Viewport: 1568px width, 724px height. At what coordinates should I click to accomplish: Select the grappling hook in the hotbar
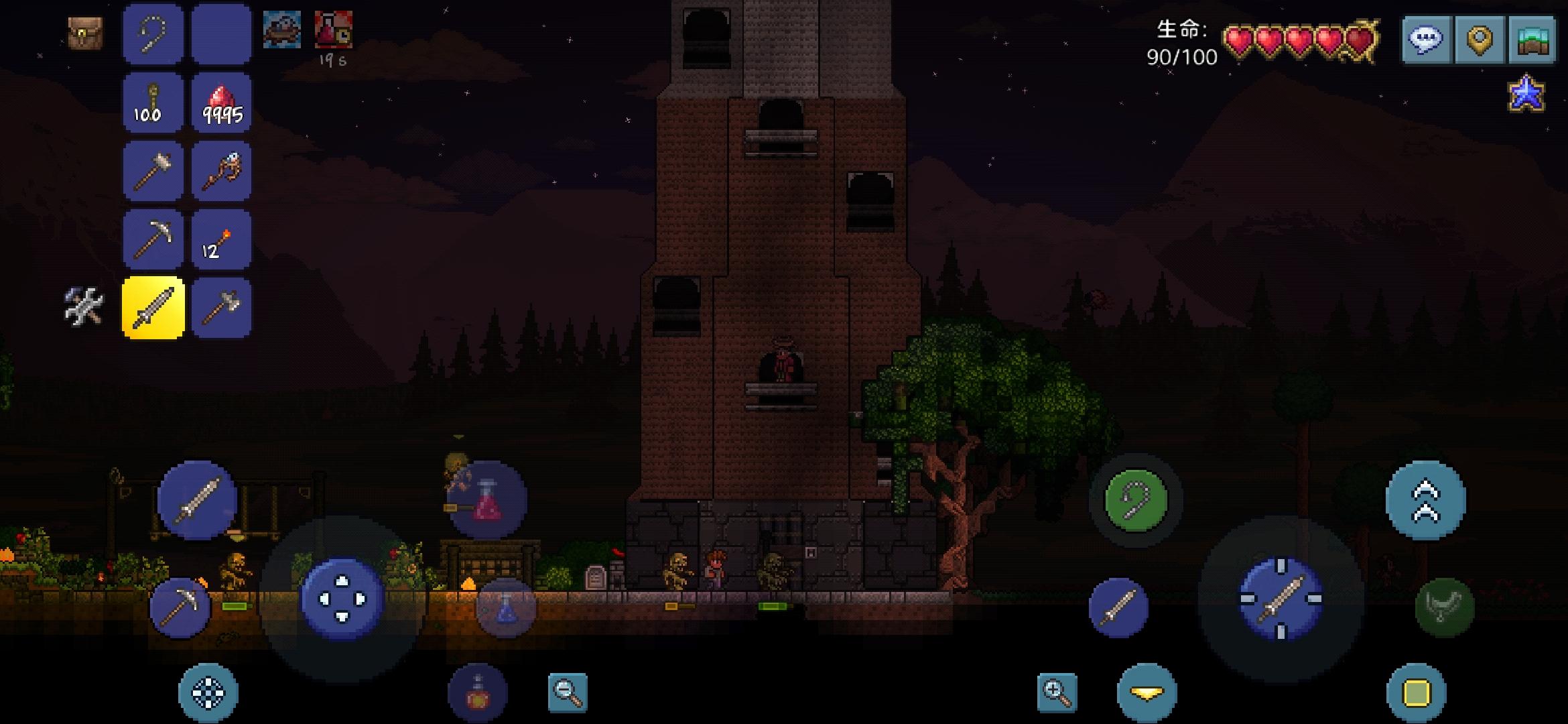(152, 34)
